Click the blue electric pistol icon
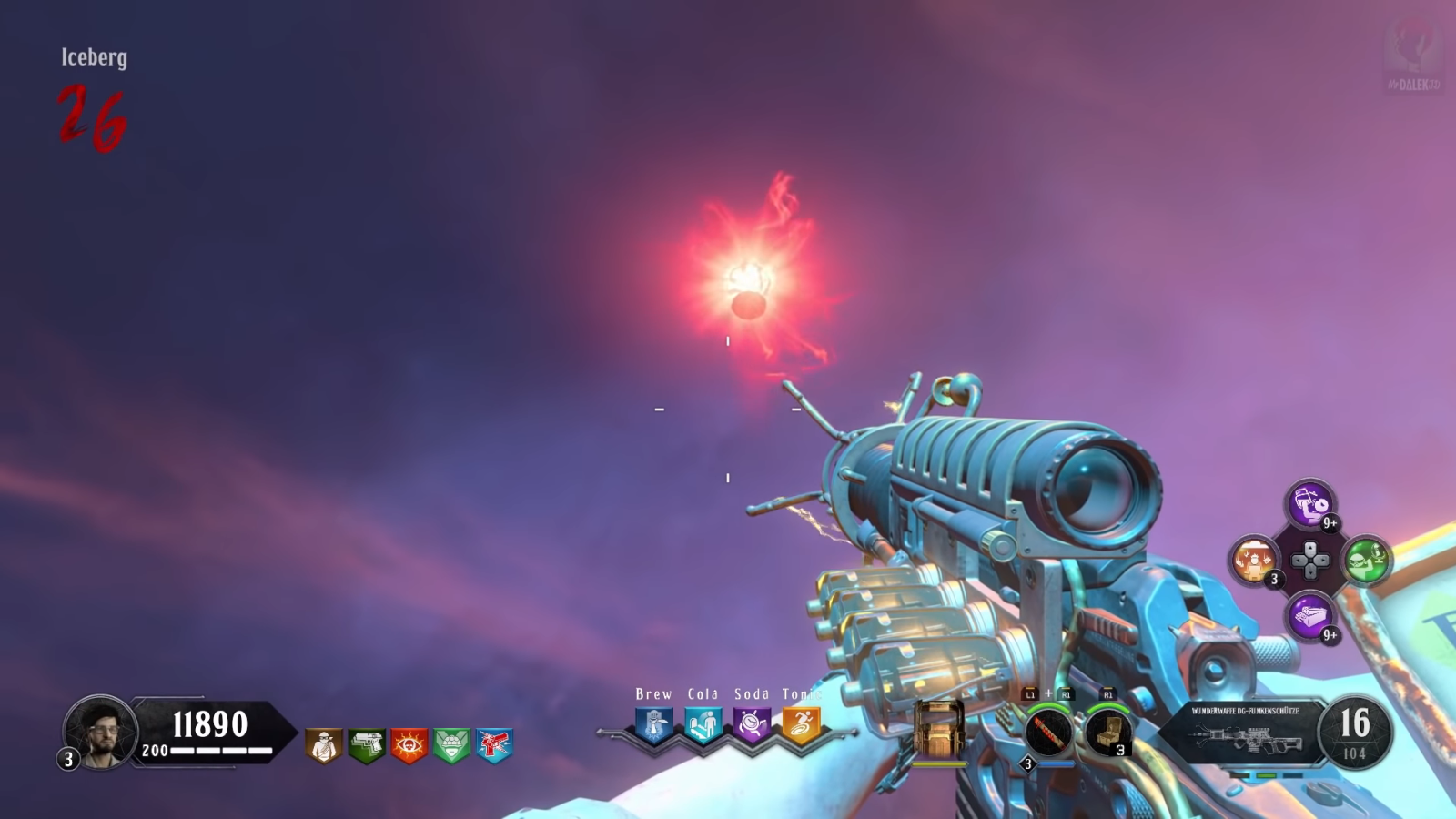The image size is (1456, 819). [495, 745]
